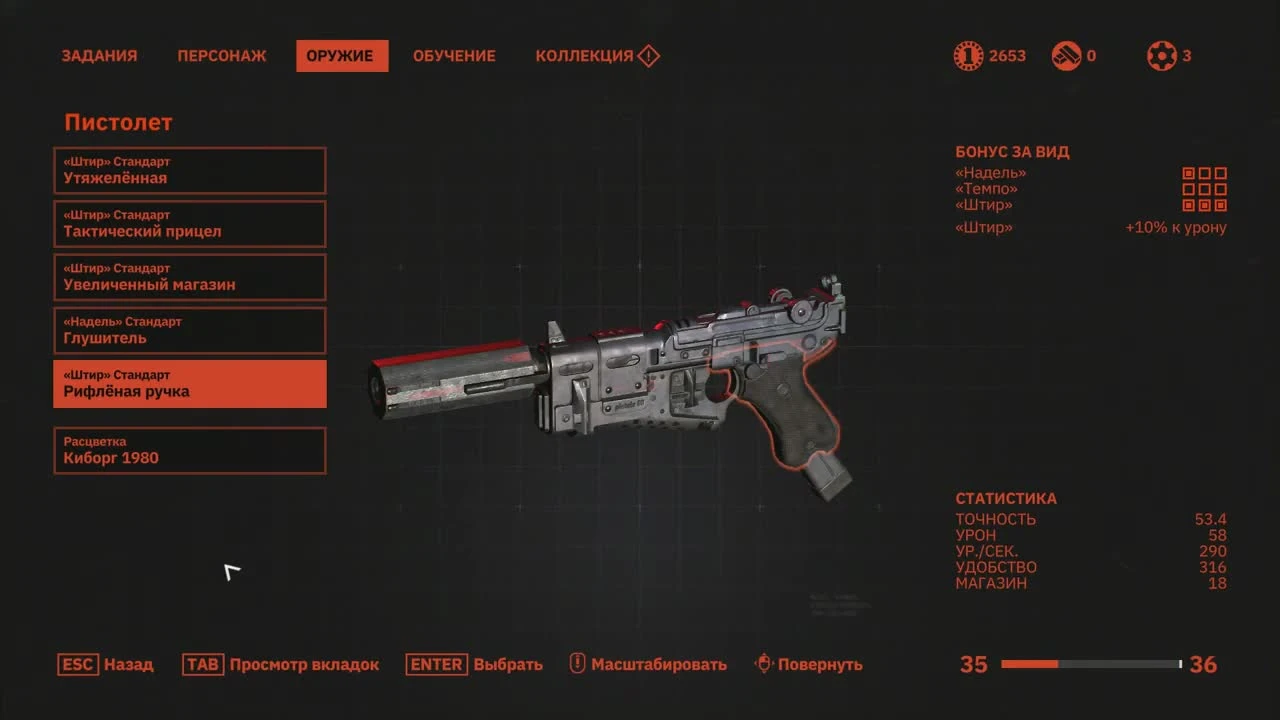Click the ESC key prompt icon
This screenshot has height=720, width=1280.
[78, 663]
